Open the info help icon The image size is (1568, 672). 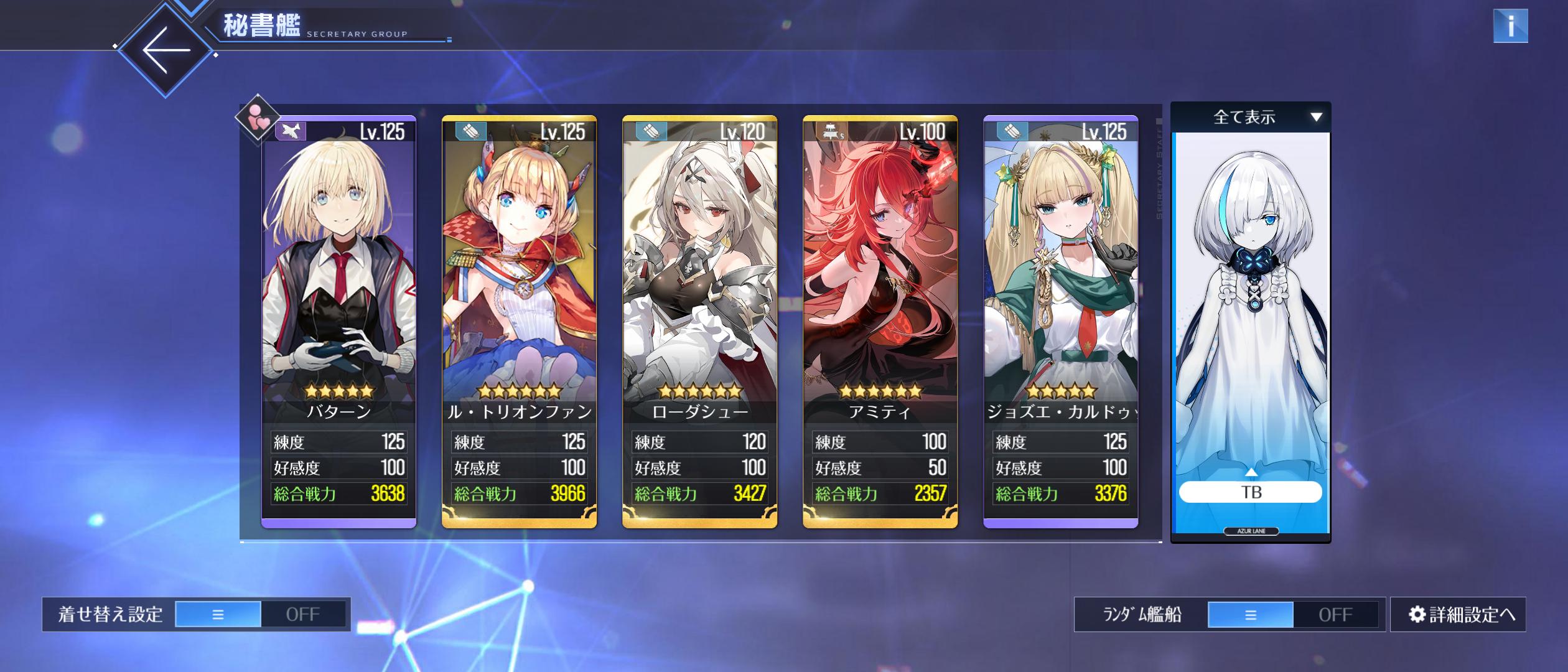tap(1510, 26)
